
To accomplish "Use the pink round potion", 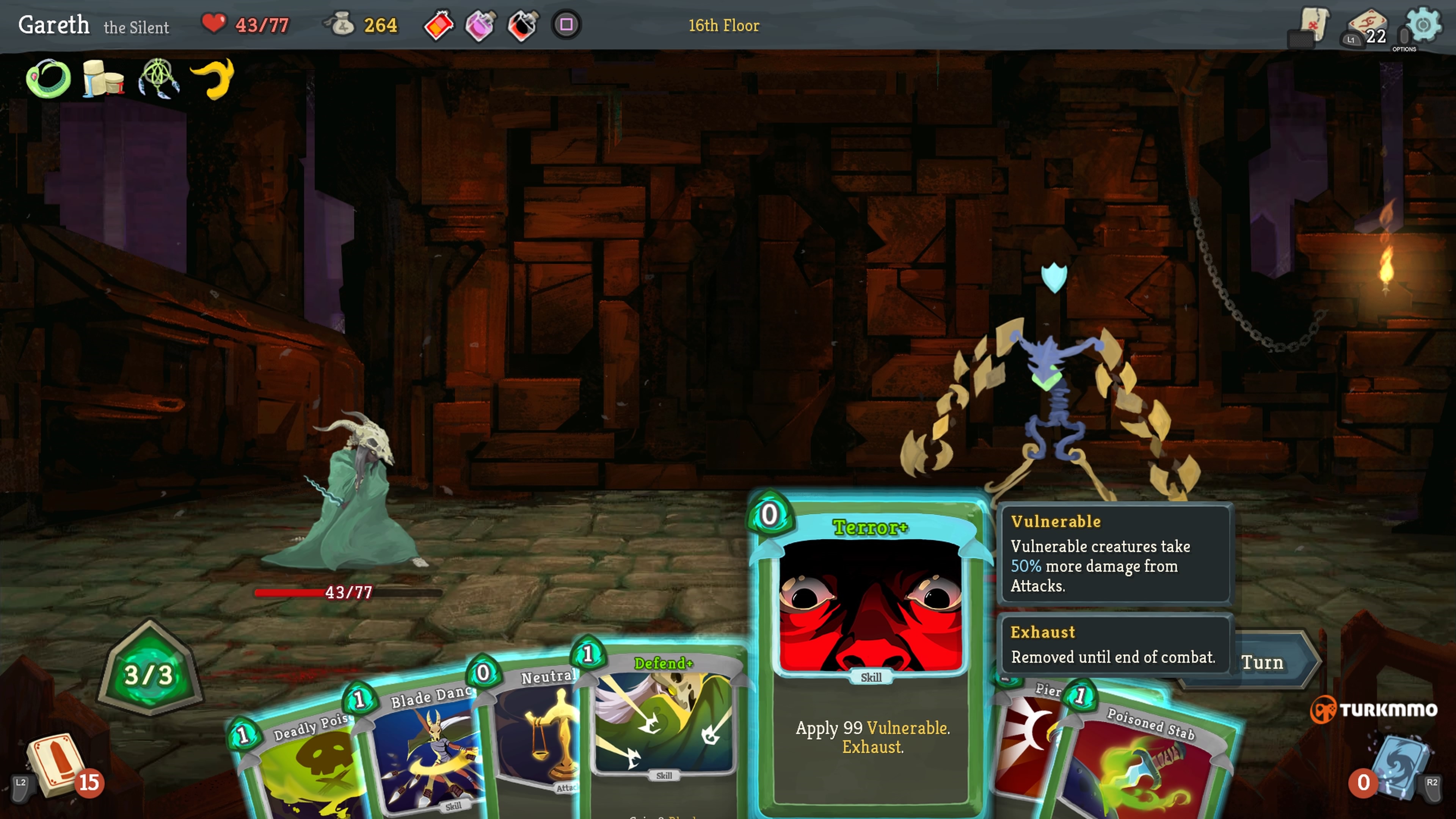I will tap(480, 25).
